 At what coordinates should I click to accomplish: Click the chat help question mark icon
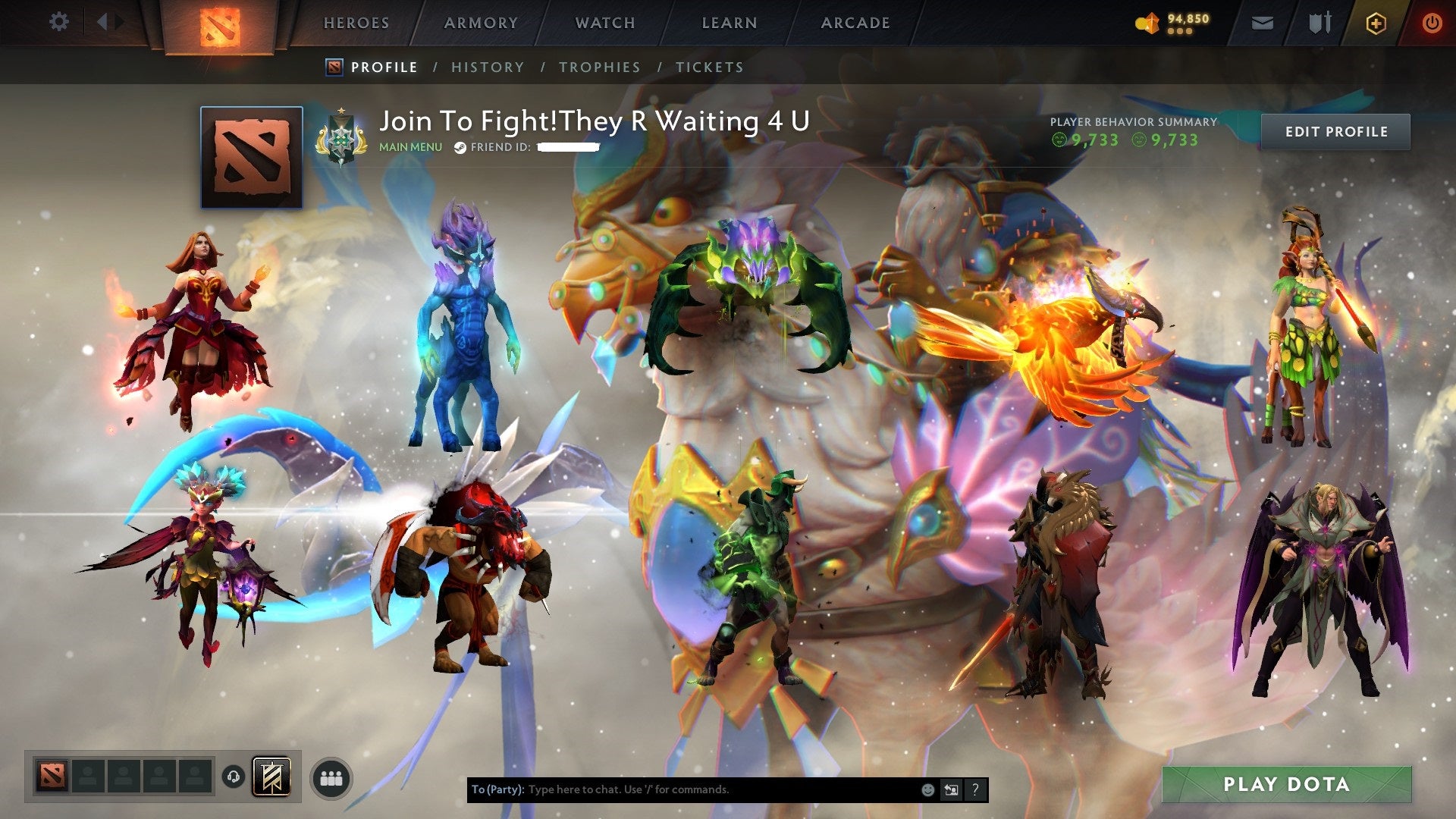pyautogui.click(x=975, y=789)
